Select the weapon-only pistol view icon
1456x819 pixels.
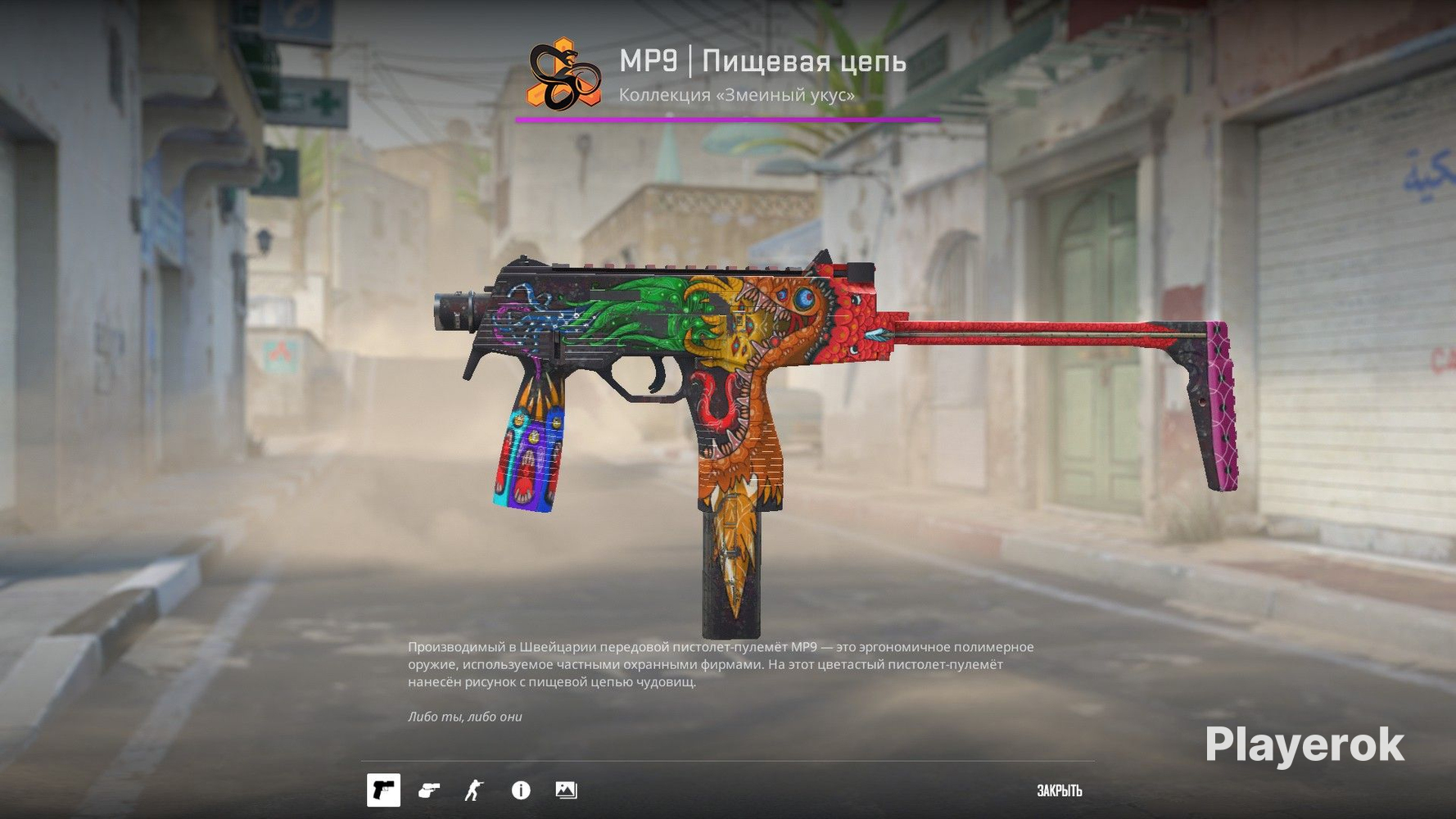(383, 790)
